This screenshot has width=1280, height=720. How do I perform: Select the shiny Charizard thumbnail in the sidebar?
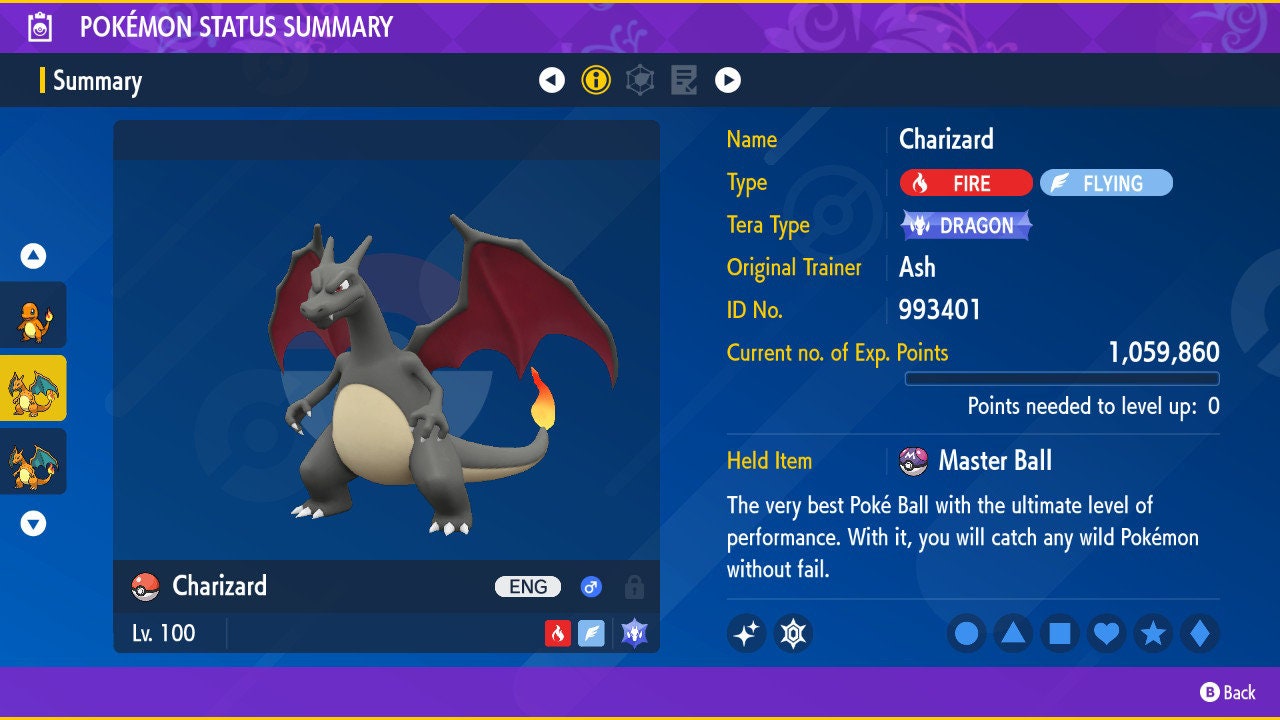point(33,388)
